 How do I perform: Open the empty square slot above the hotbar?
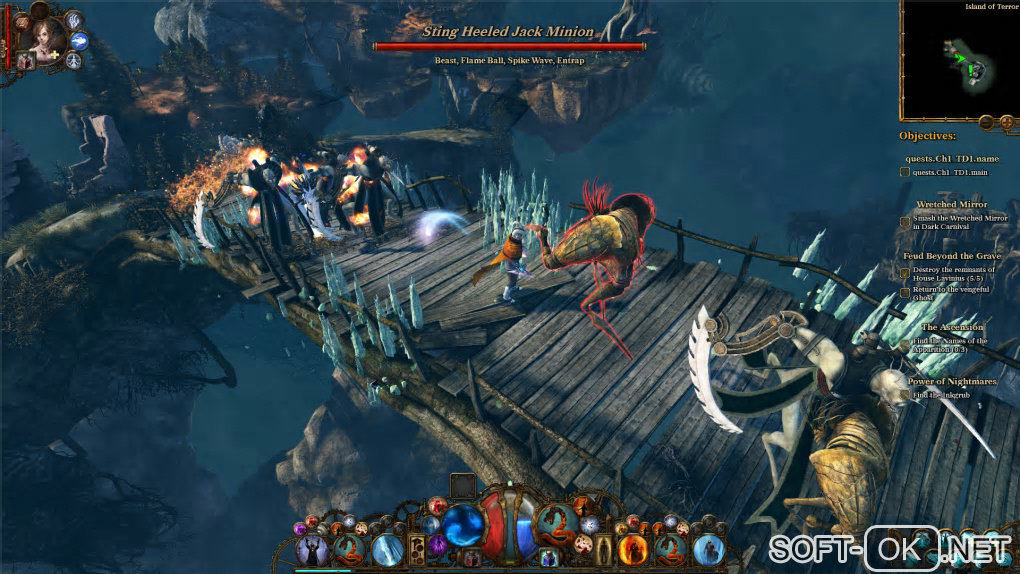tap(462, 486)
